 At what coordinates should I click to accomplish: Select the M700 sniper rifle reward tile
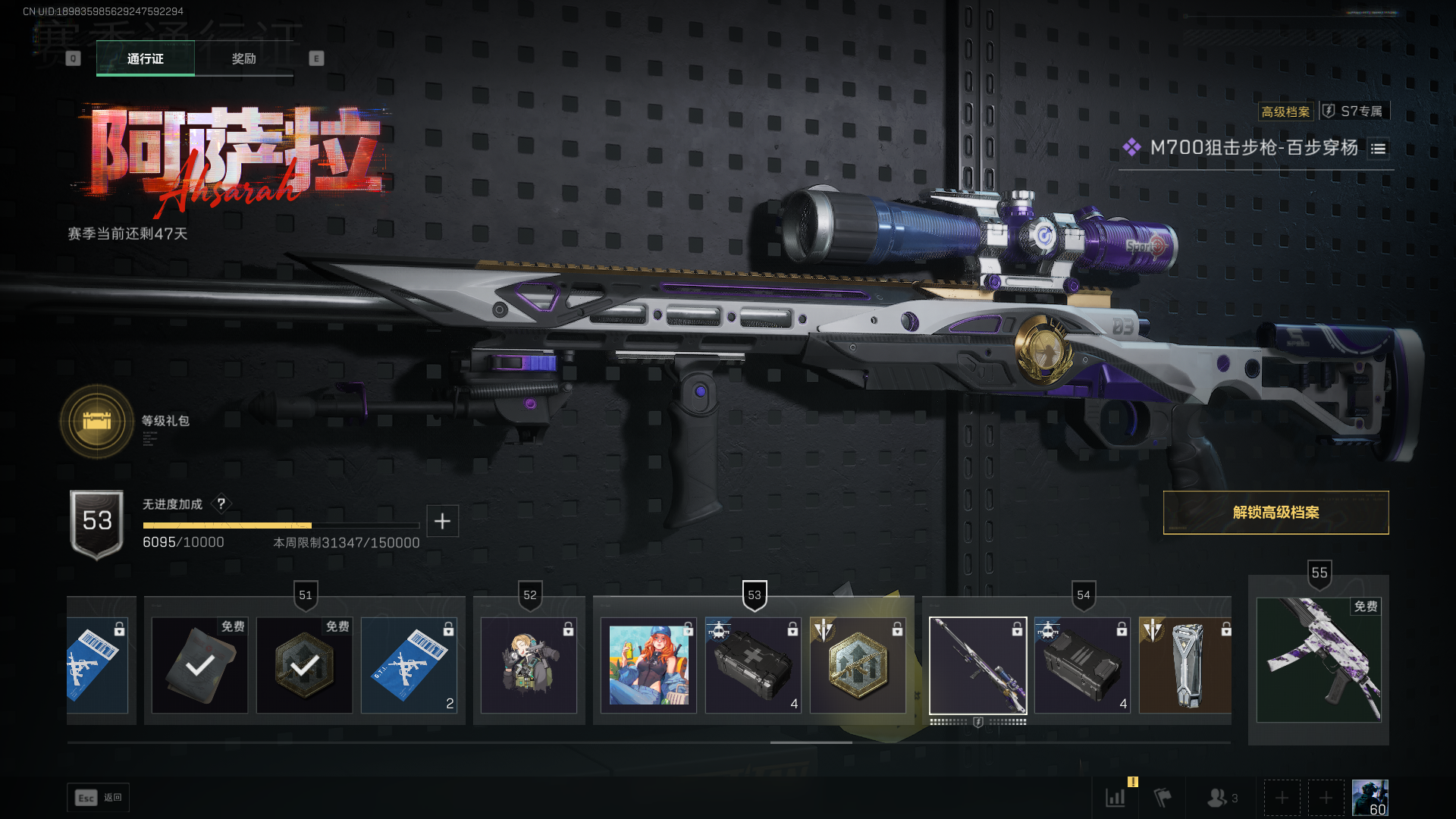pos(977,666)
